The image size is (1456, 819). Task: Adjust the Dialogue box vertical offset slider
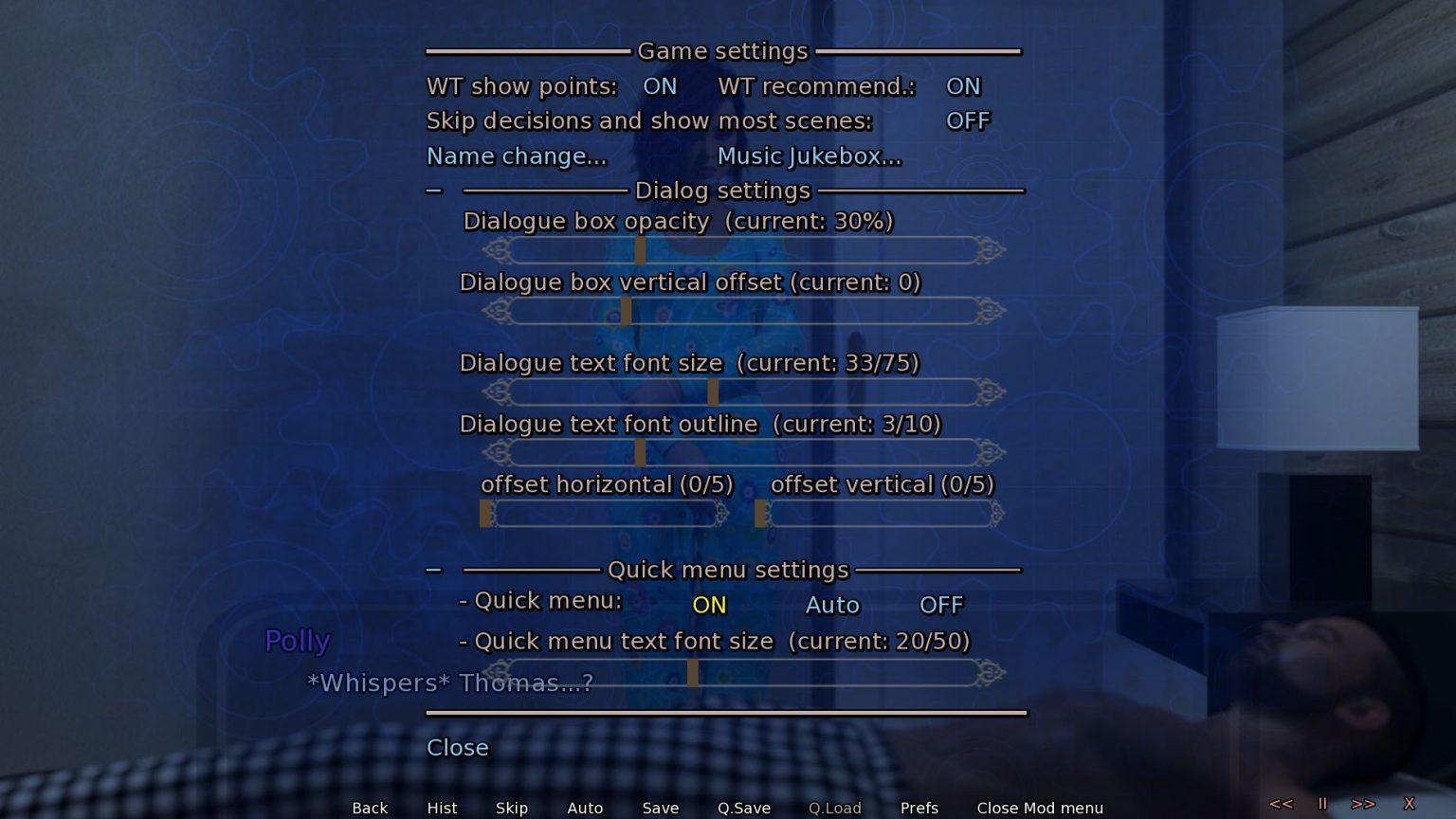coord(743,312)
